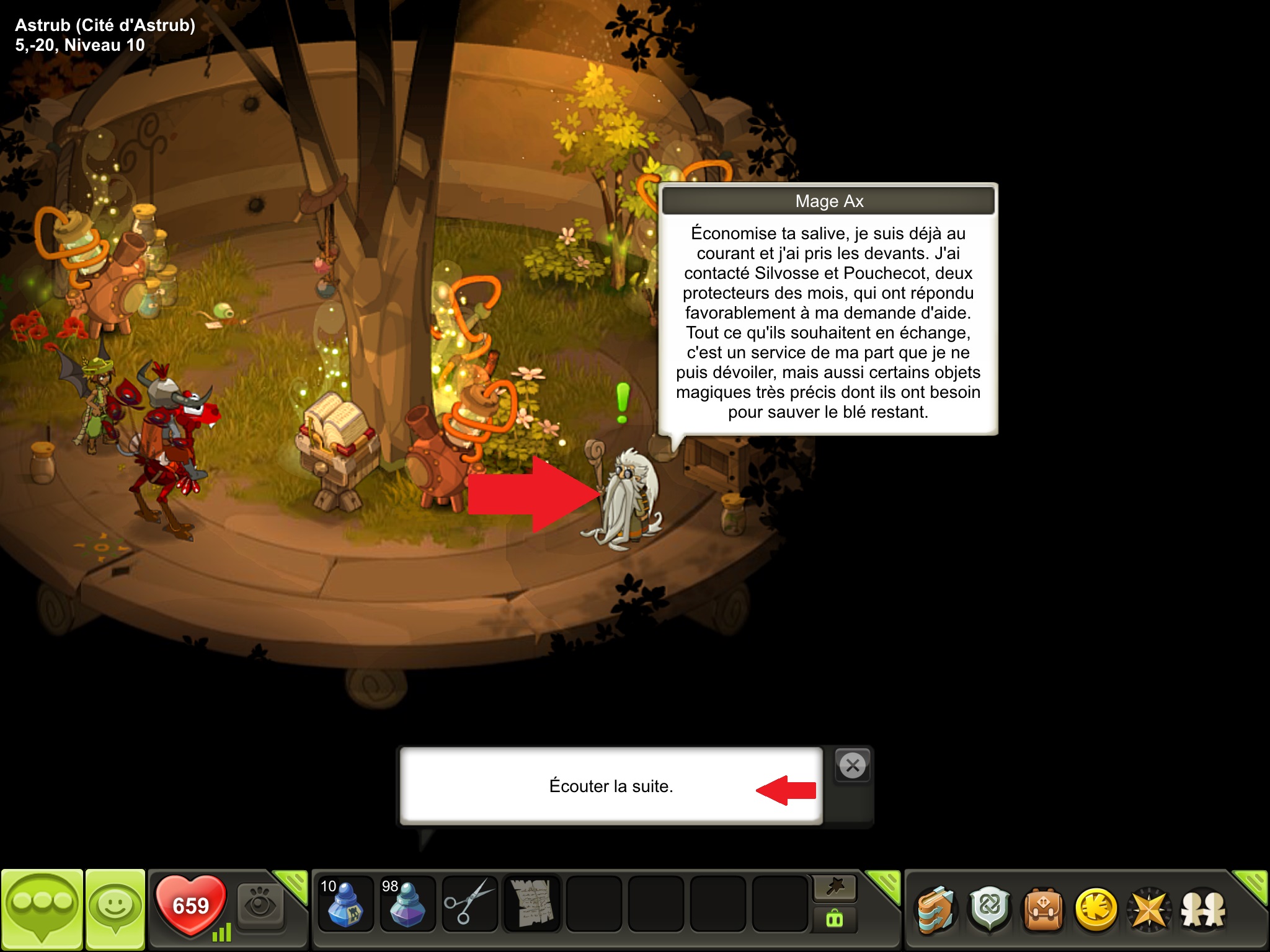Open the friends list icon

pyautogui.click(x=1202, y=910)
